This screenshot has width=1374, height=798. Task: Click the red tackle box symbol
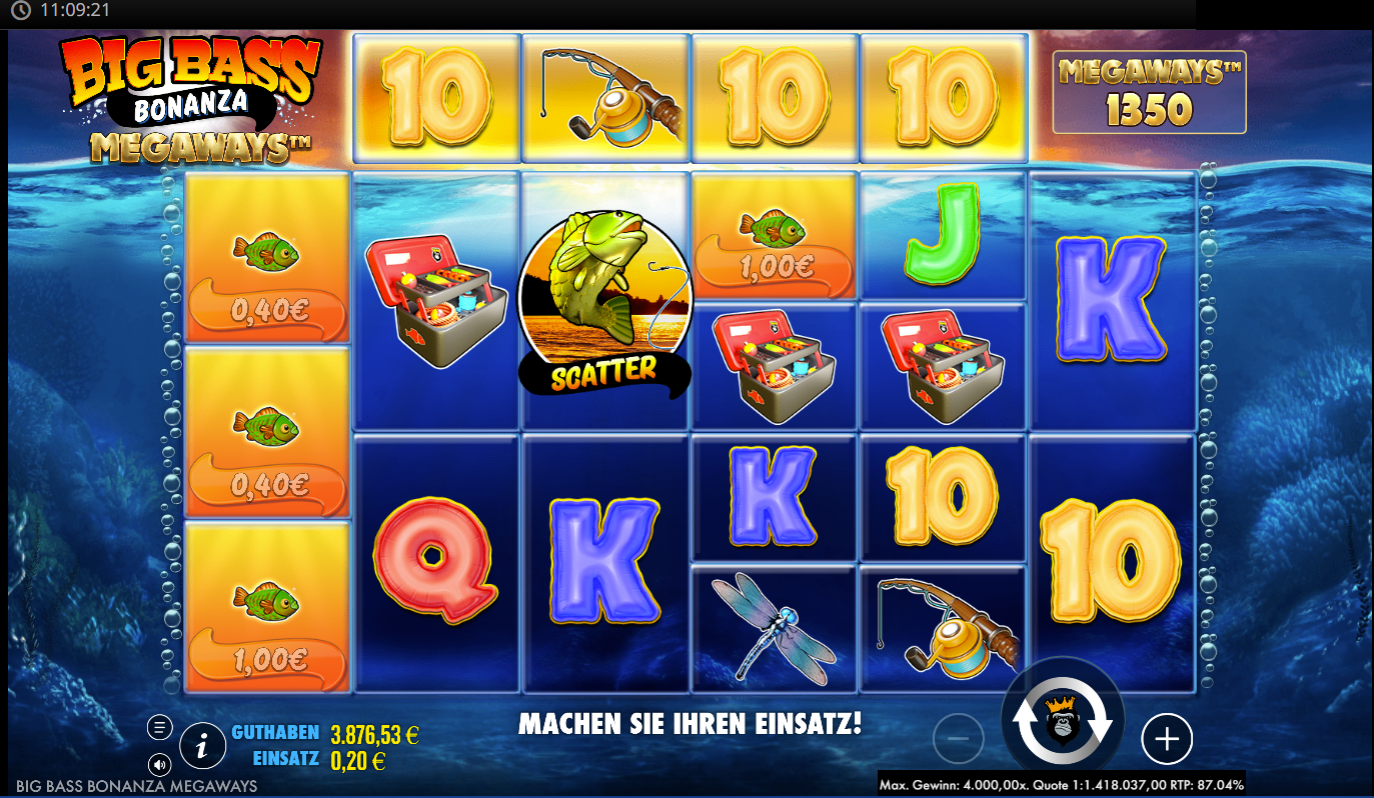point(434,300)
